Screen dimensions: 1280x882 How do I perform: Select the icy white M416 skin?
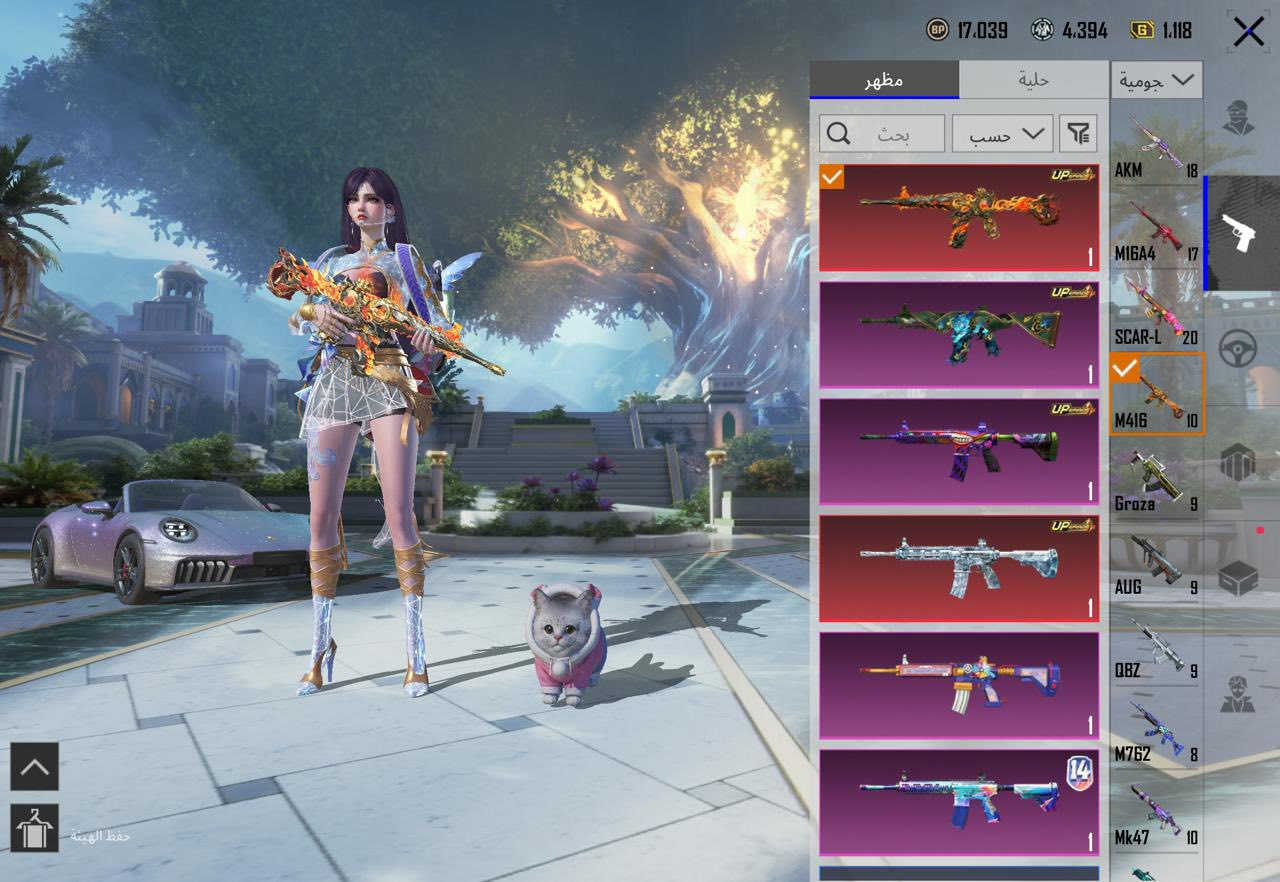[958, 568]
